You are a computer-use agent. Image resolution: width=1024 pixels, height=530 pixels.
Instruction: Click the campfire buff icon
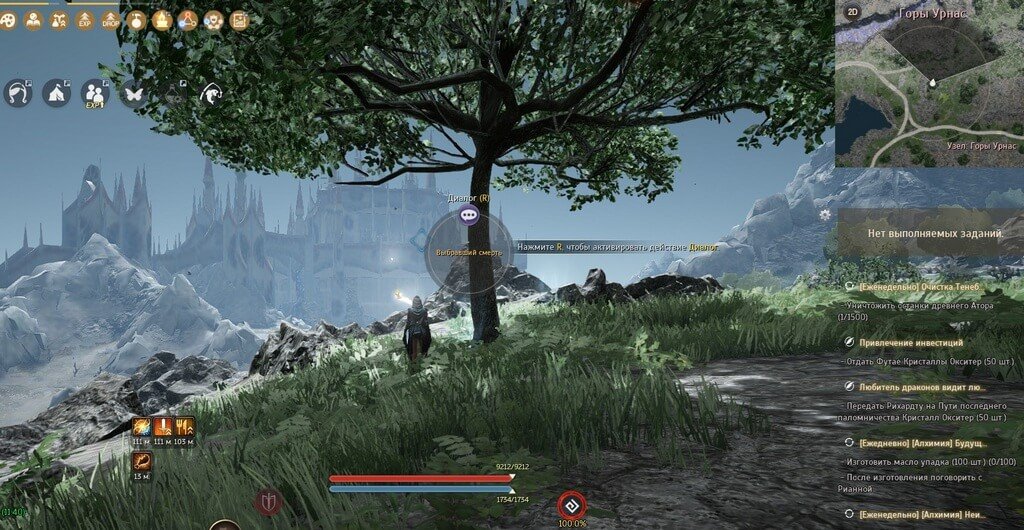162,20
